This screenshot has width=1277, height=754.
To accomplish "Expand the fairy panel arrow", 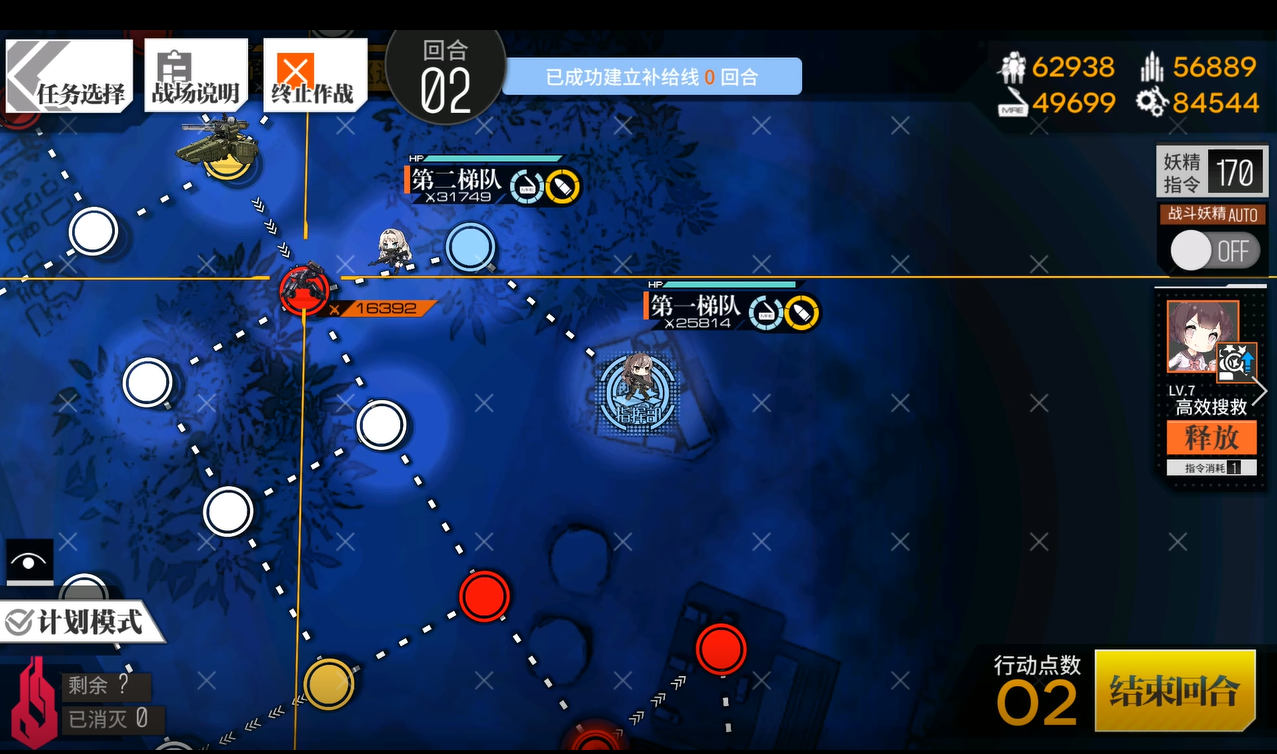I will [x=1260, y=392].
